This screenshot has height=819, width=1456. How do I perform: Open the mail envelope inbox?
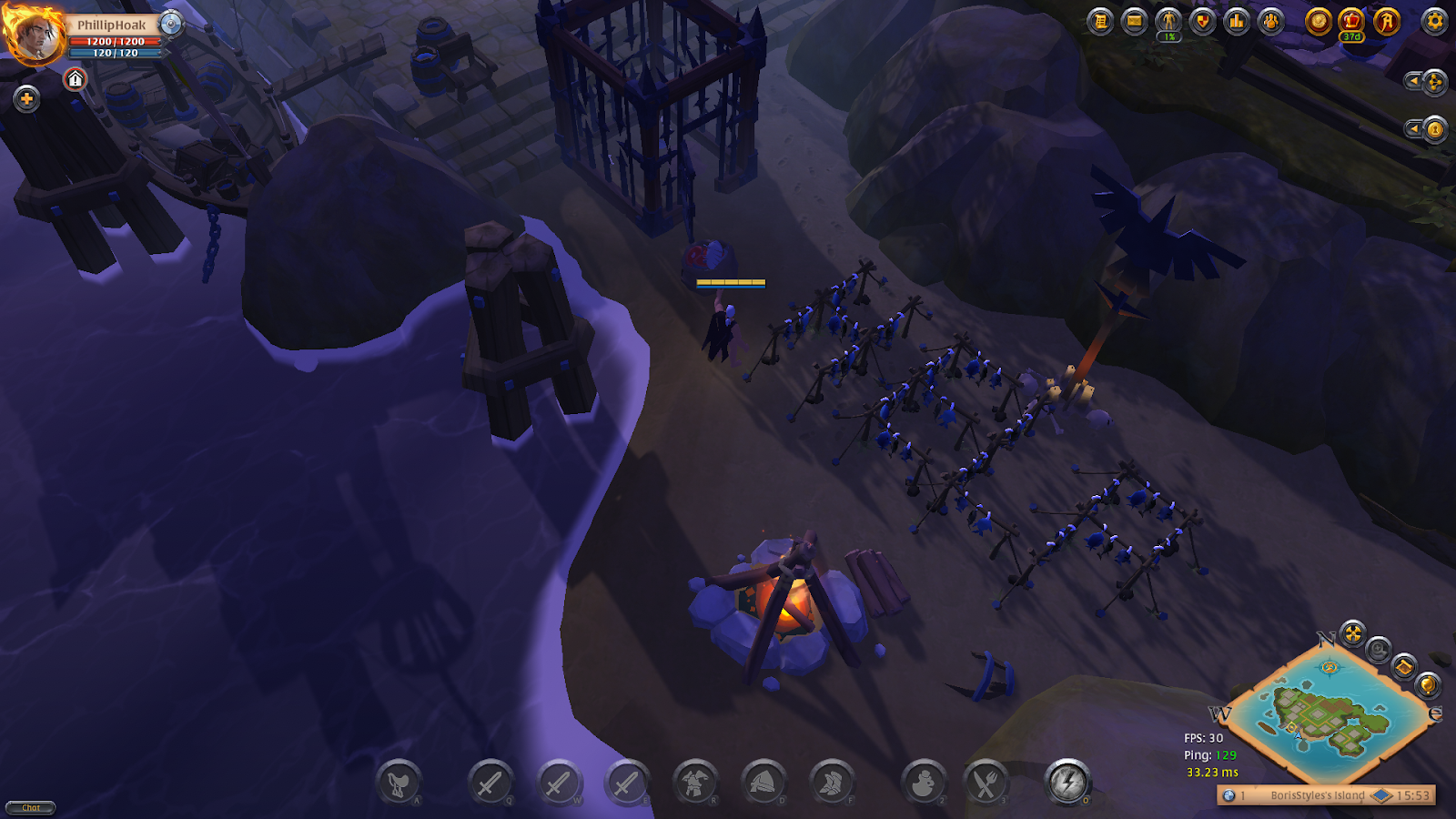1134,21
